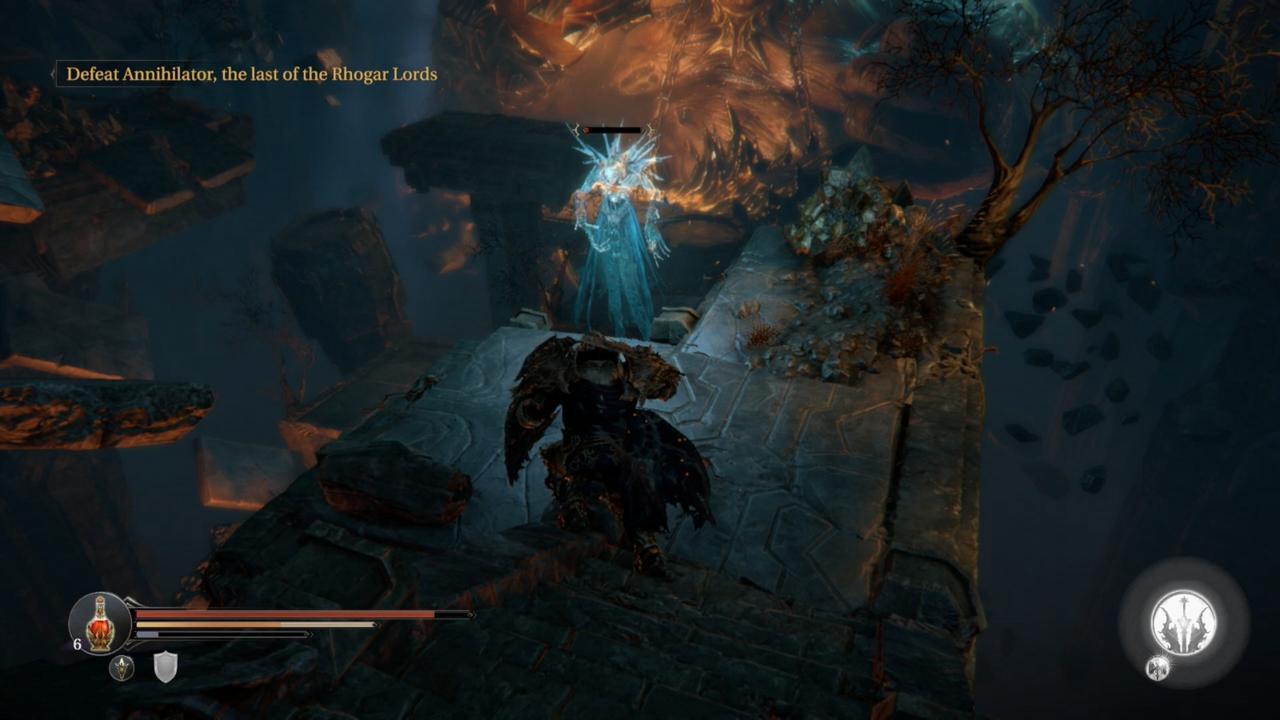Activate the large glowing sword spell icon
This screenshot has height=720, width=1280.
point(1184,623)
